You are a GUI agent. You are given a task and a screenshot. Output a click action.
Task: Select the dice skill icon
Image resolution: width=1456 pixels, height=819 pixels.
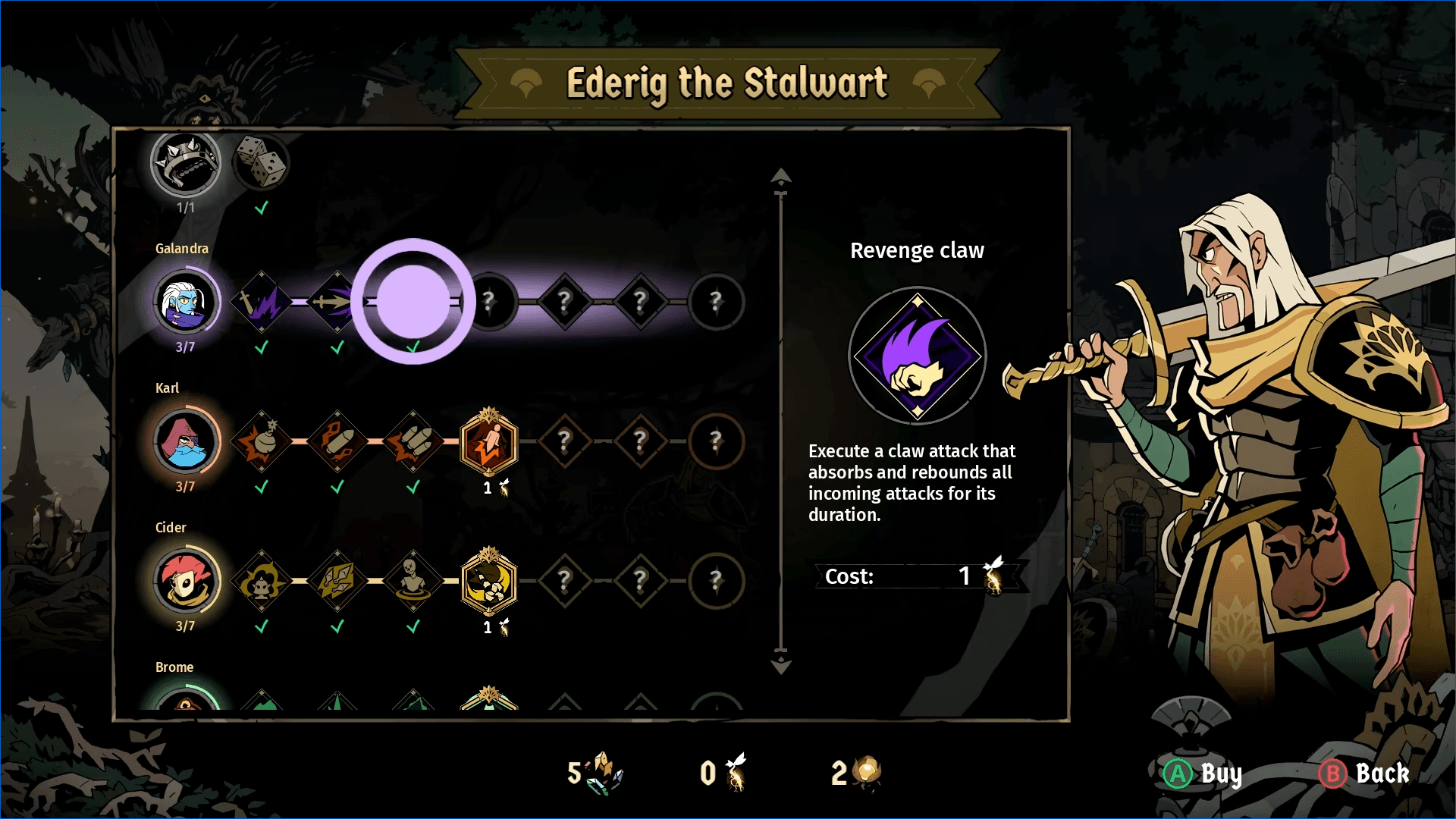[x=262, y=162]
